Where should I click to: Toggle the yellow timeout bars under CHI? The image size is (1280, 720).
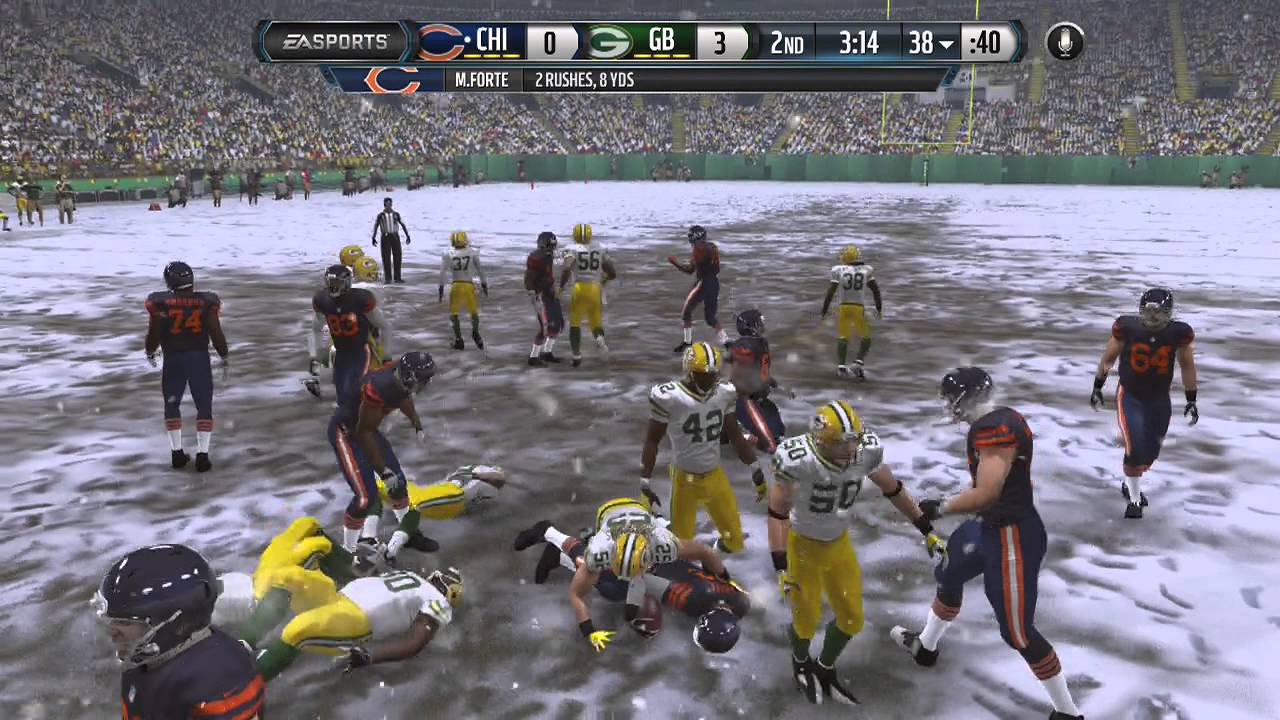(491, 55)
